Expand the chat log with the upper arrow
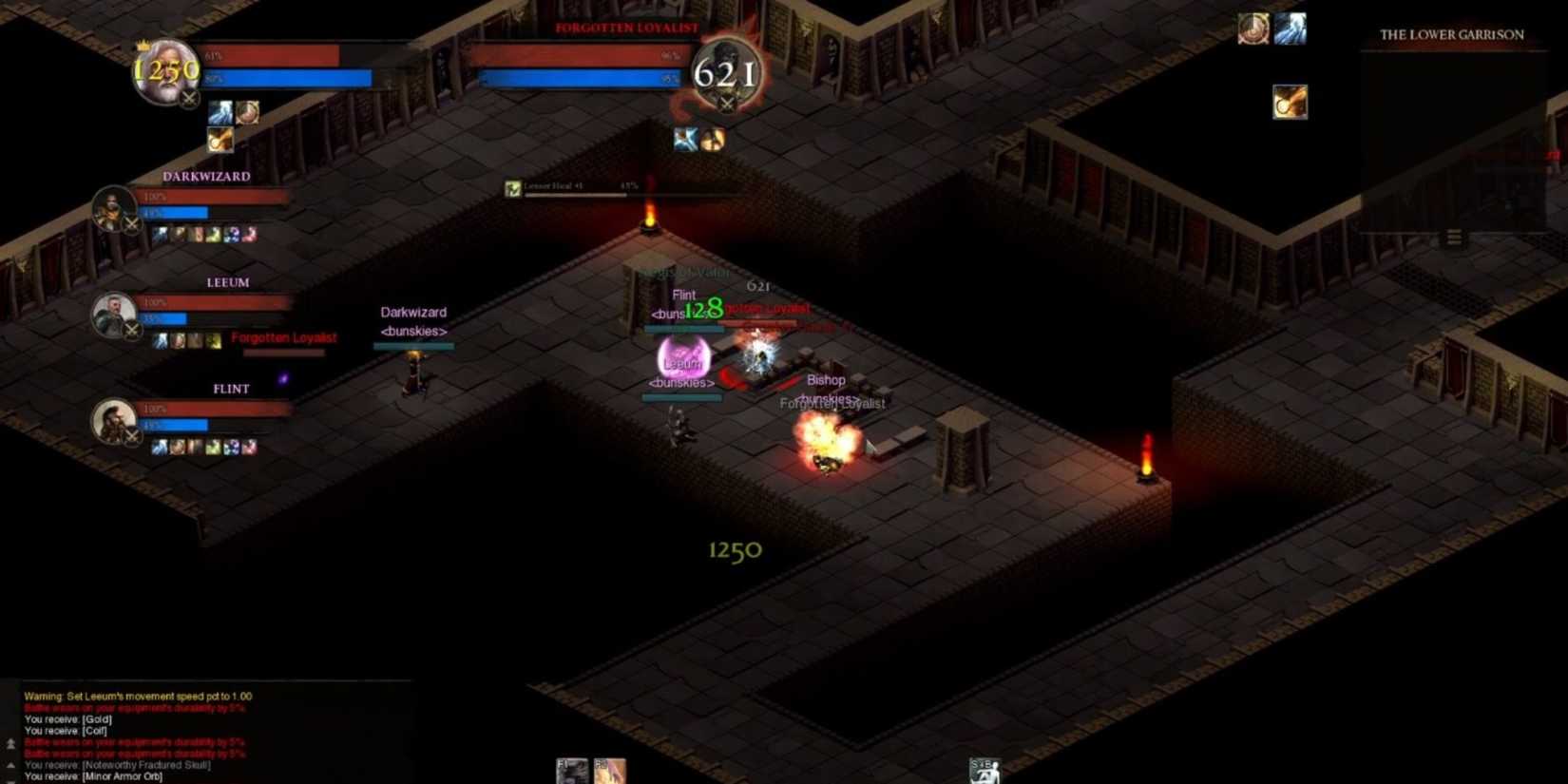This screenshot has height=784, width=1568. pos(10,742)
